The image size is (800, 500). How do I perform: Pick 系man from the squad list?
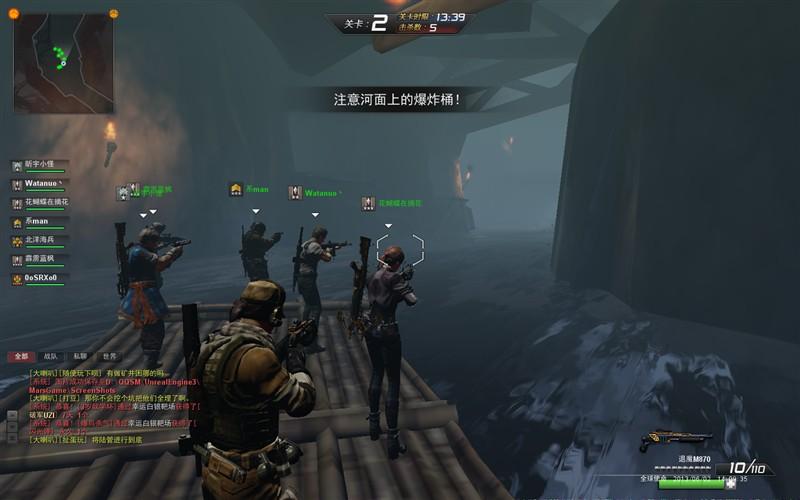coord(36,222)
